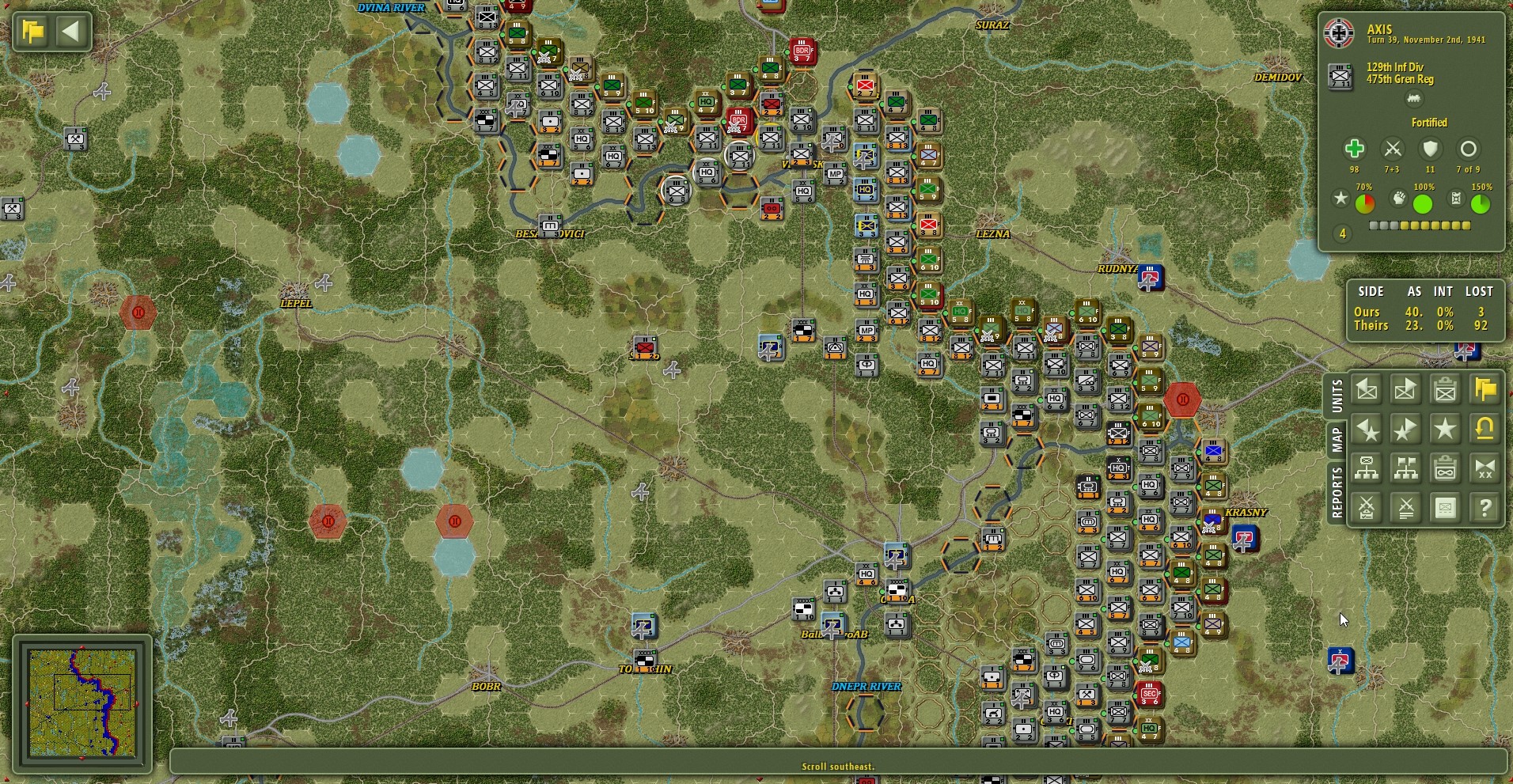The width and height of the screenshot is (1513, 784).
Task: Click the help question mark icon
Action: 1485,507
